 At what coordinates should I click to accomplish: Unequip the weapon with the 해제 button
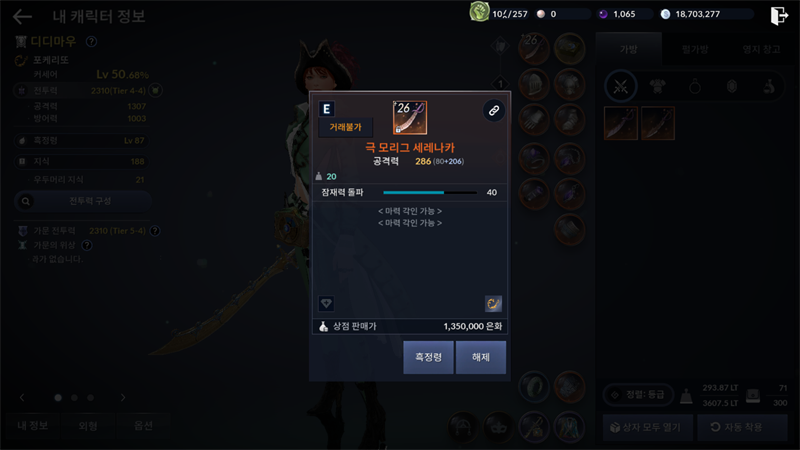tap(481, 357)
